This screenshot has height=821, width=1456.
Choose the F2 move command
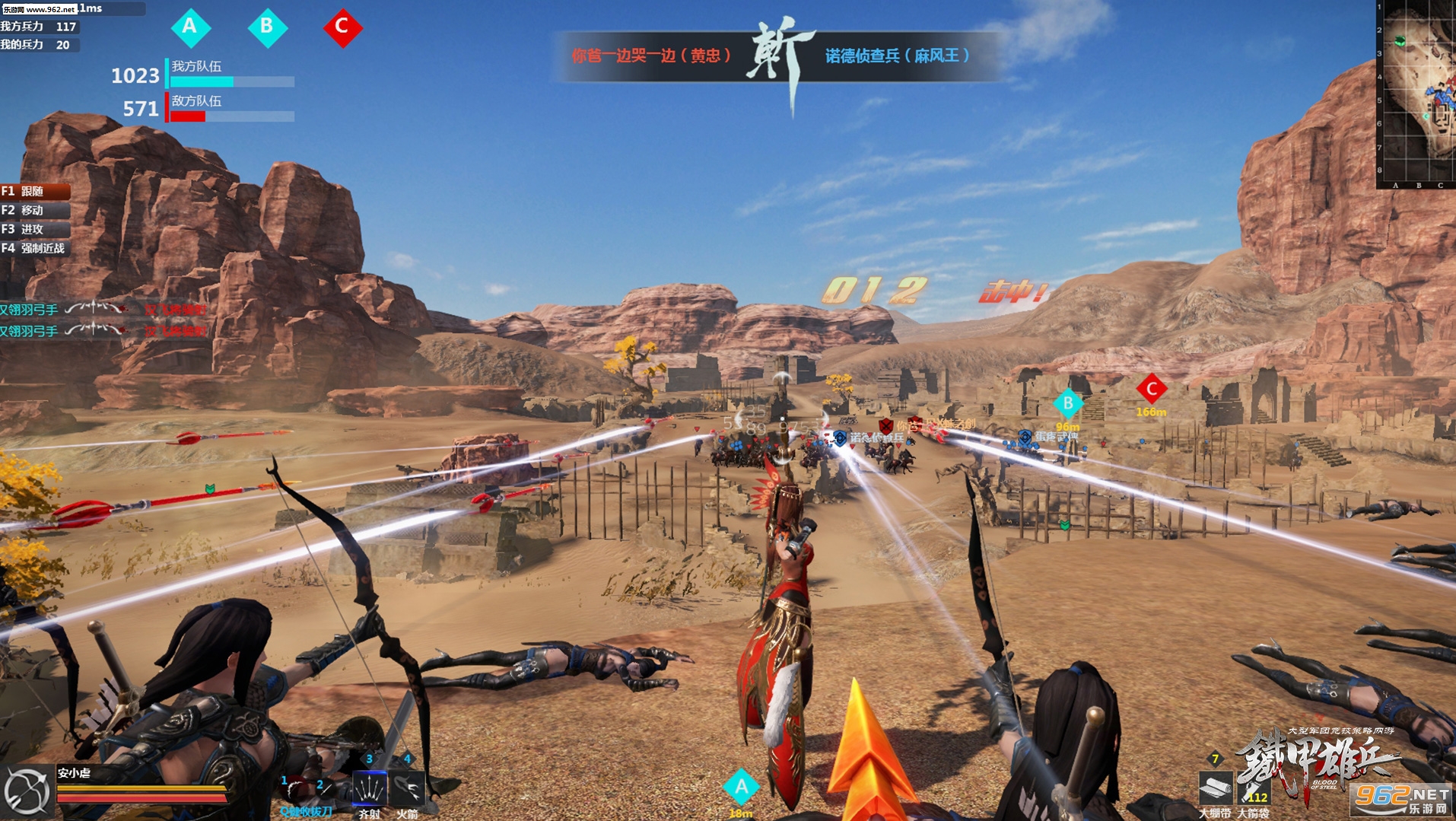(x=34, y=210)
